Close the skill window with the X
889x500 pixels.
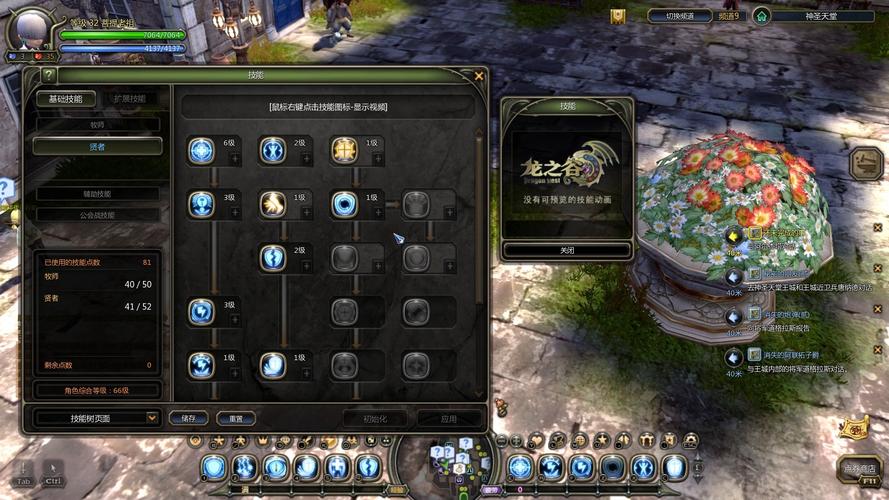point(479,75)
